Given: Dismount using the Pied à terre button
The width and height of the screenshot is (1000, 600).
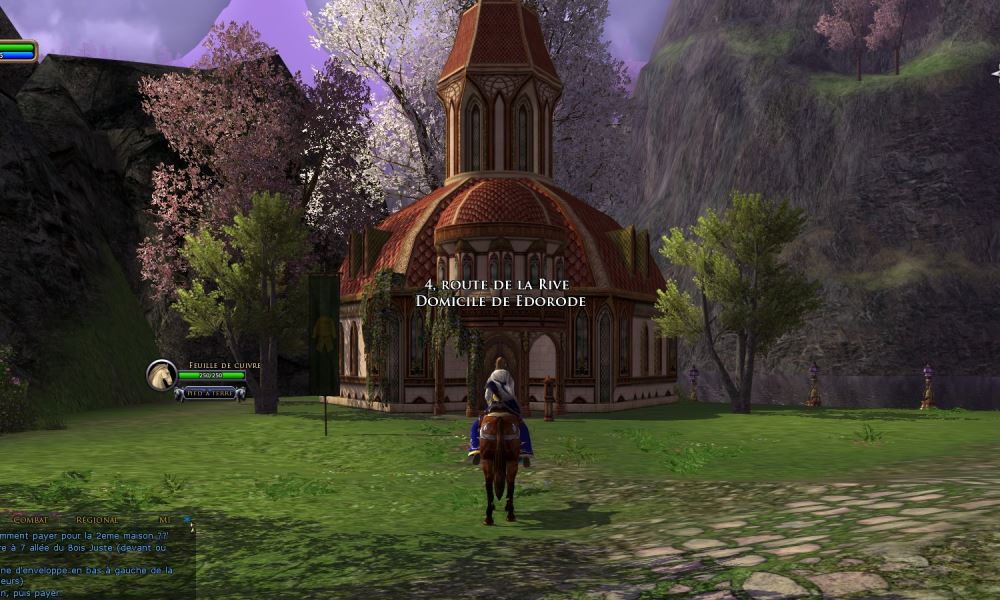Looking at the screenshot, I should [x=210, y=393].
